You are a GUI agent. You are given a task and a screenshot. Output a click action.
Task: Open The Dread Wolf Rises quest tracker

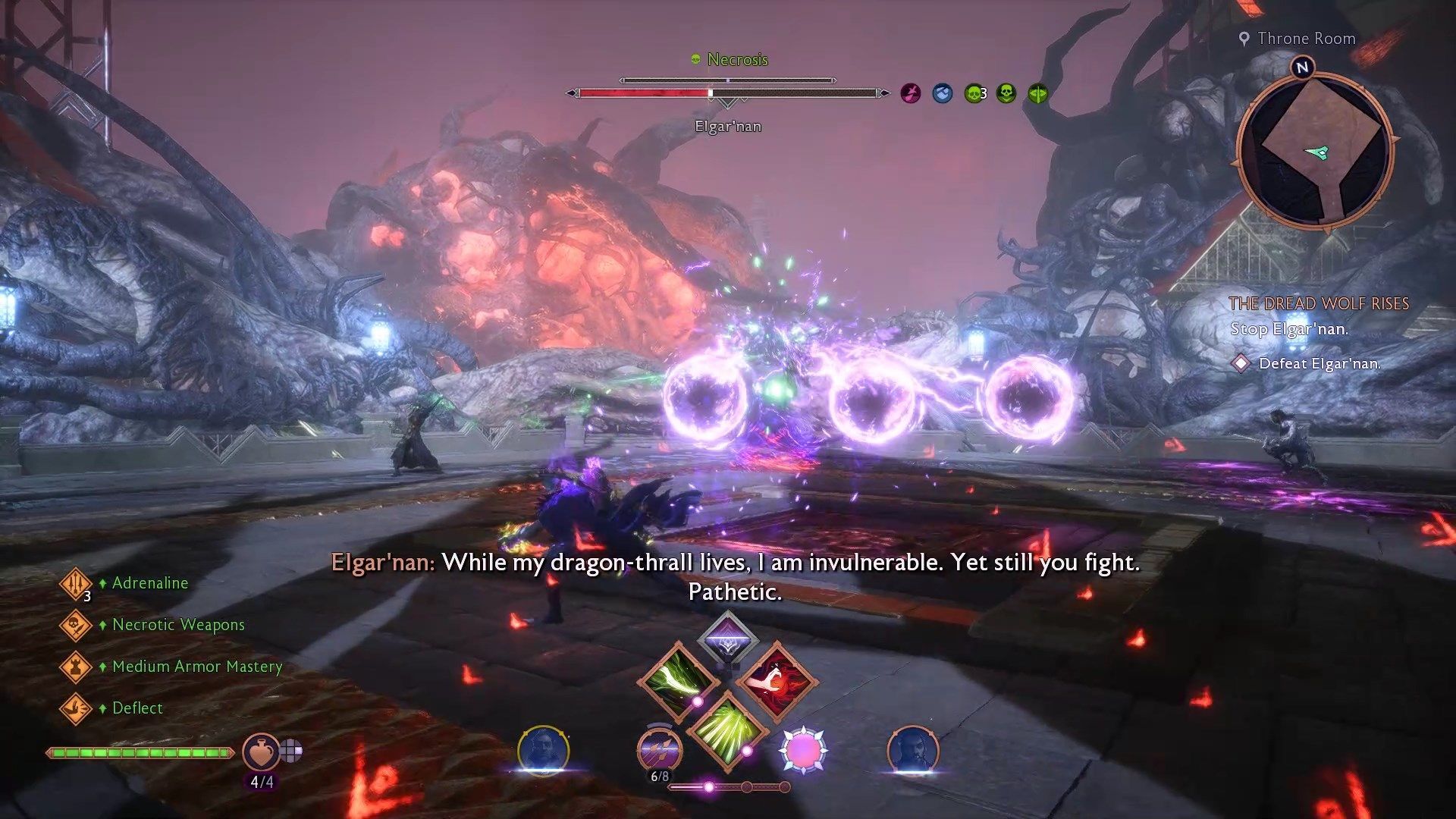click(1318, 304)
